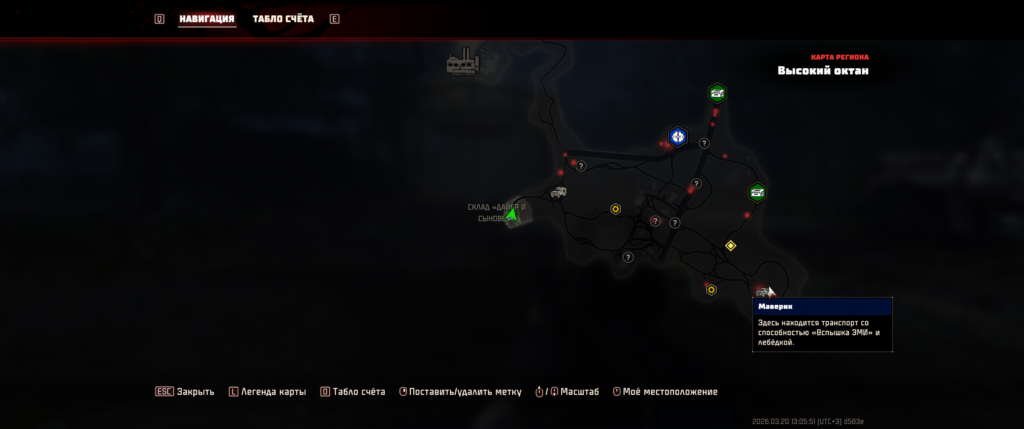1024x429 pixels.
Task: Click the Маверик vehicle marker on map
Action: [x=762, y=291]
